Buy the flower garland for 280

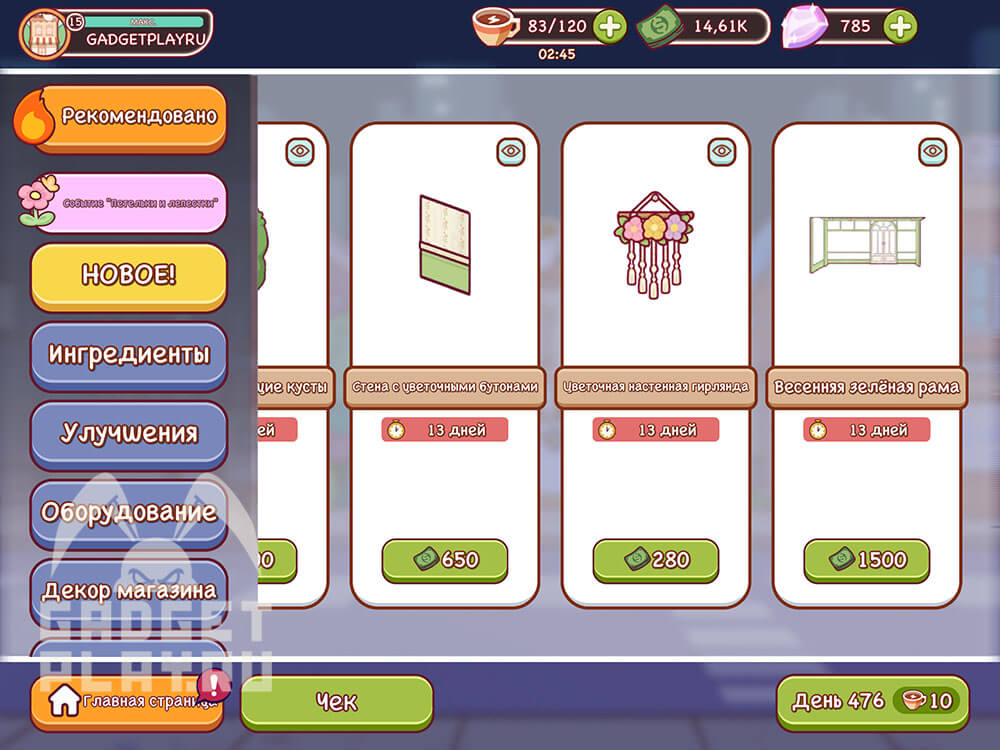pos(656,559)
